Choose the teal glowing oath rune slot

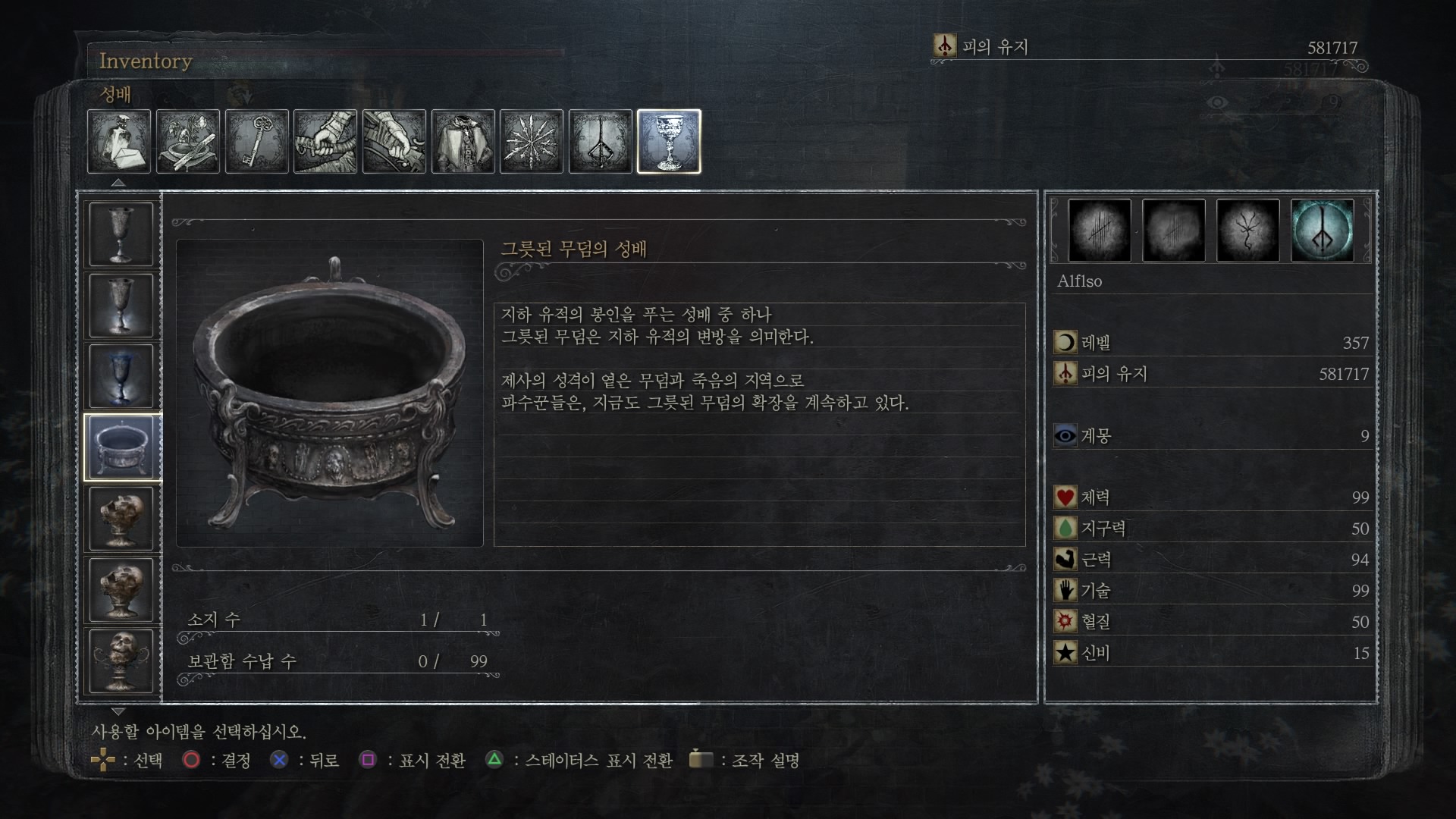pos(1323,231)
